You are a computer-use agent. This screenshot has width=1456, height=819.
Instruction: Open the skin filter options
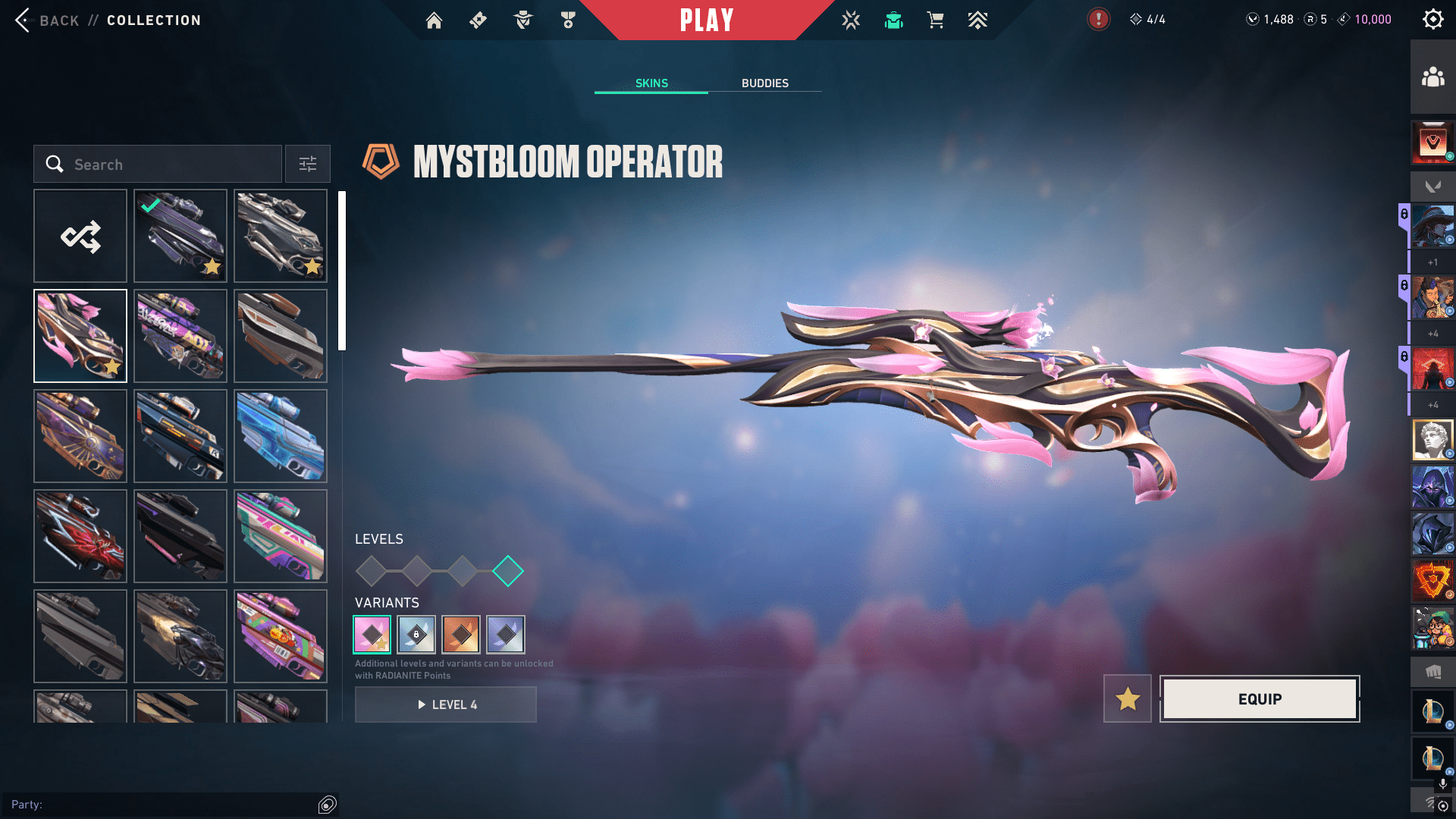[308, 165]
